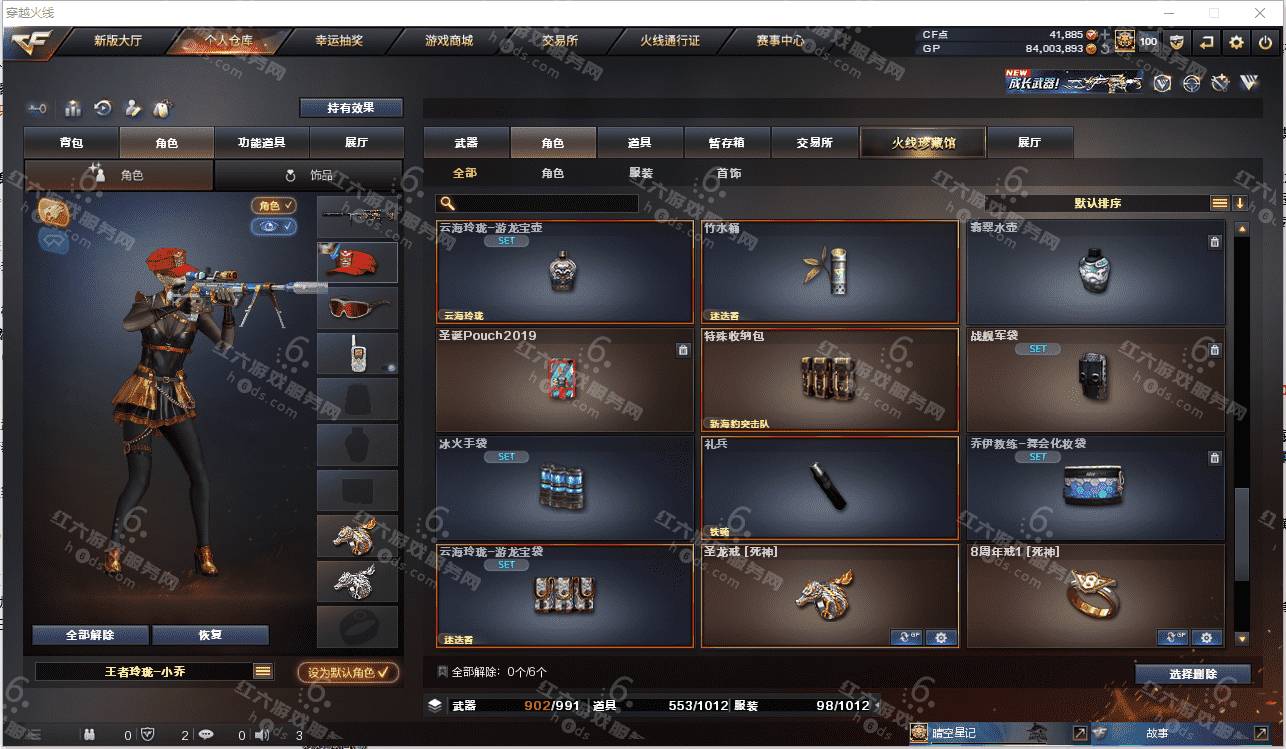The height and width of the screenshot is (749, 1286).
Task: Click the 选择删除 select delete button
Action: coord(1192,674)
